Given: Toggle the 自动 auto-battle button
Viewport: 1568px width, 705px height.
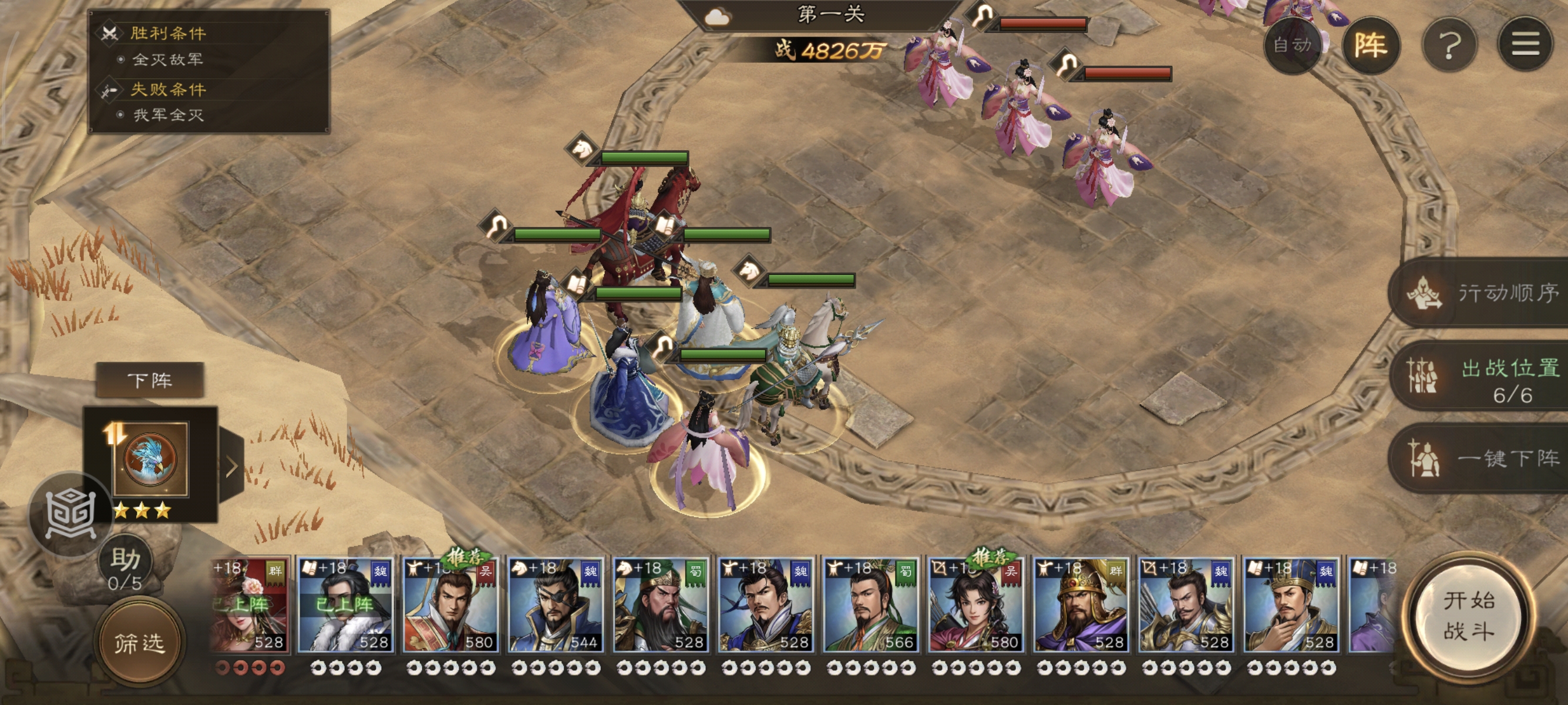Looking at the screenshot, I should (x=1292, y=45).
